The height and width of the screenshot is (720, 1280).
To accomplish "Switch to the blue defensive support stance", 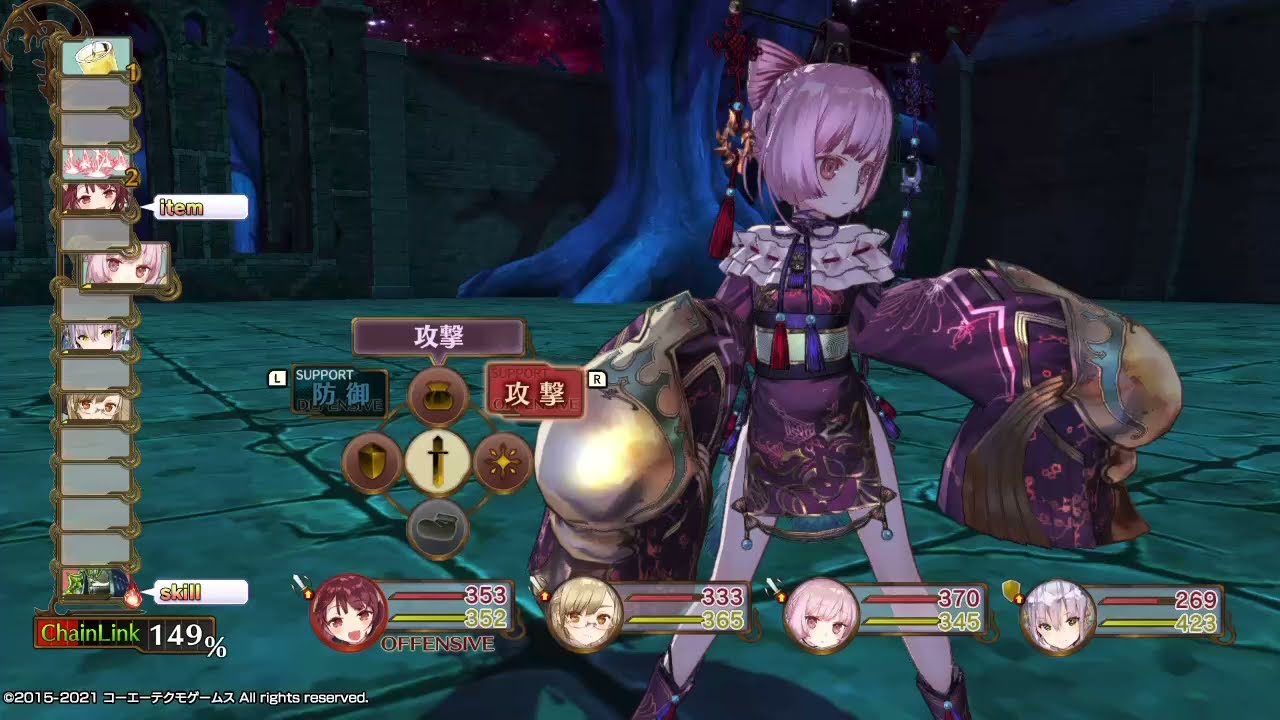I will 339,392.
